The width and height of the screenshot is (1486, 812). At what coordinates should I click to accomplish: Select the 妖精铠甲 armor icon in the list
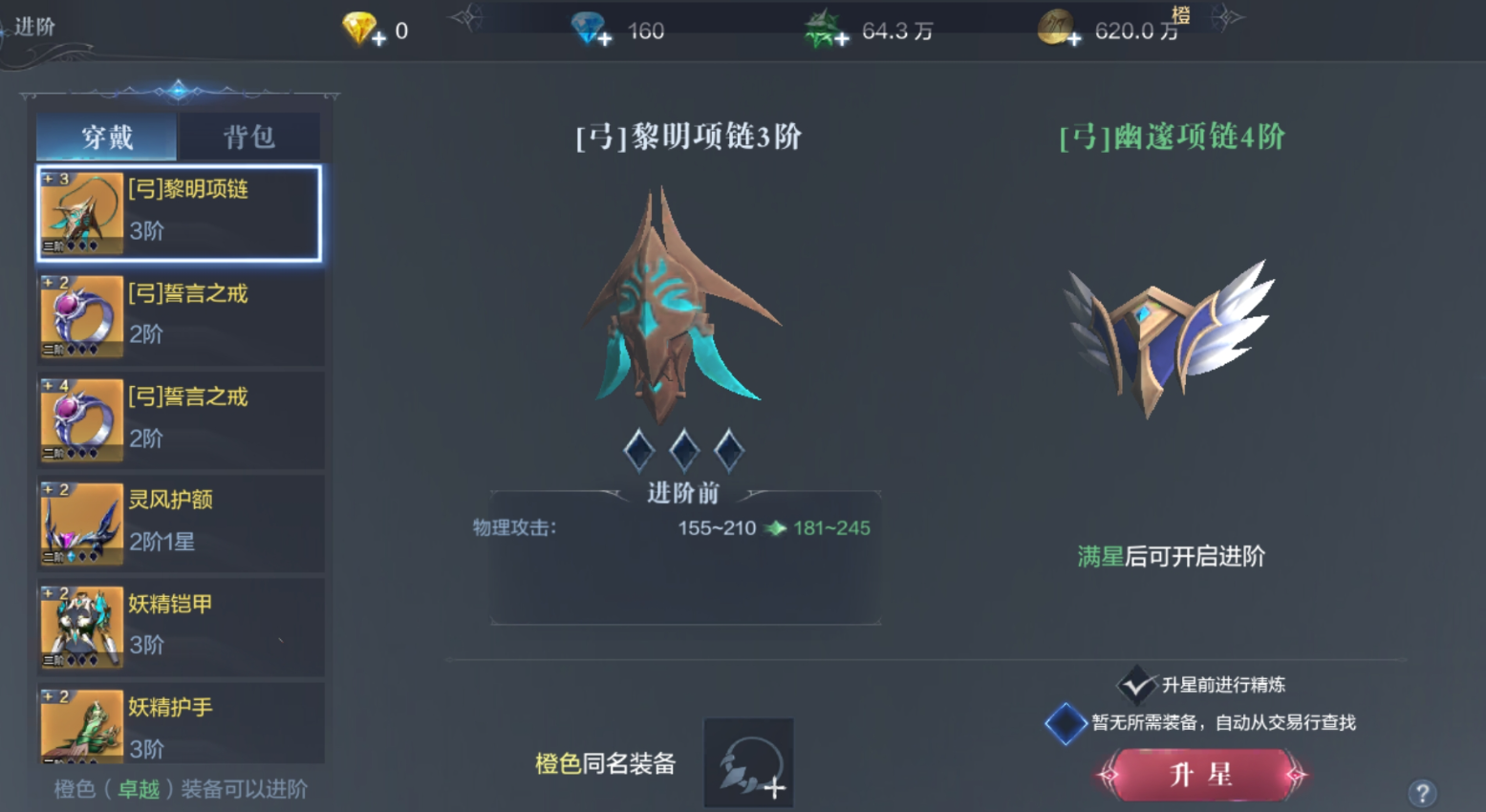coord(80,626)
